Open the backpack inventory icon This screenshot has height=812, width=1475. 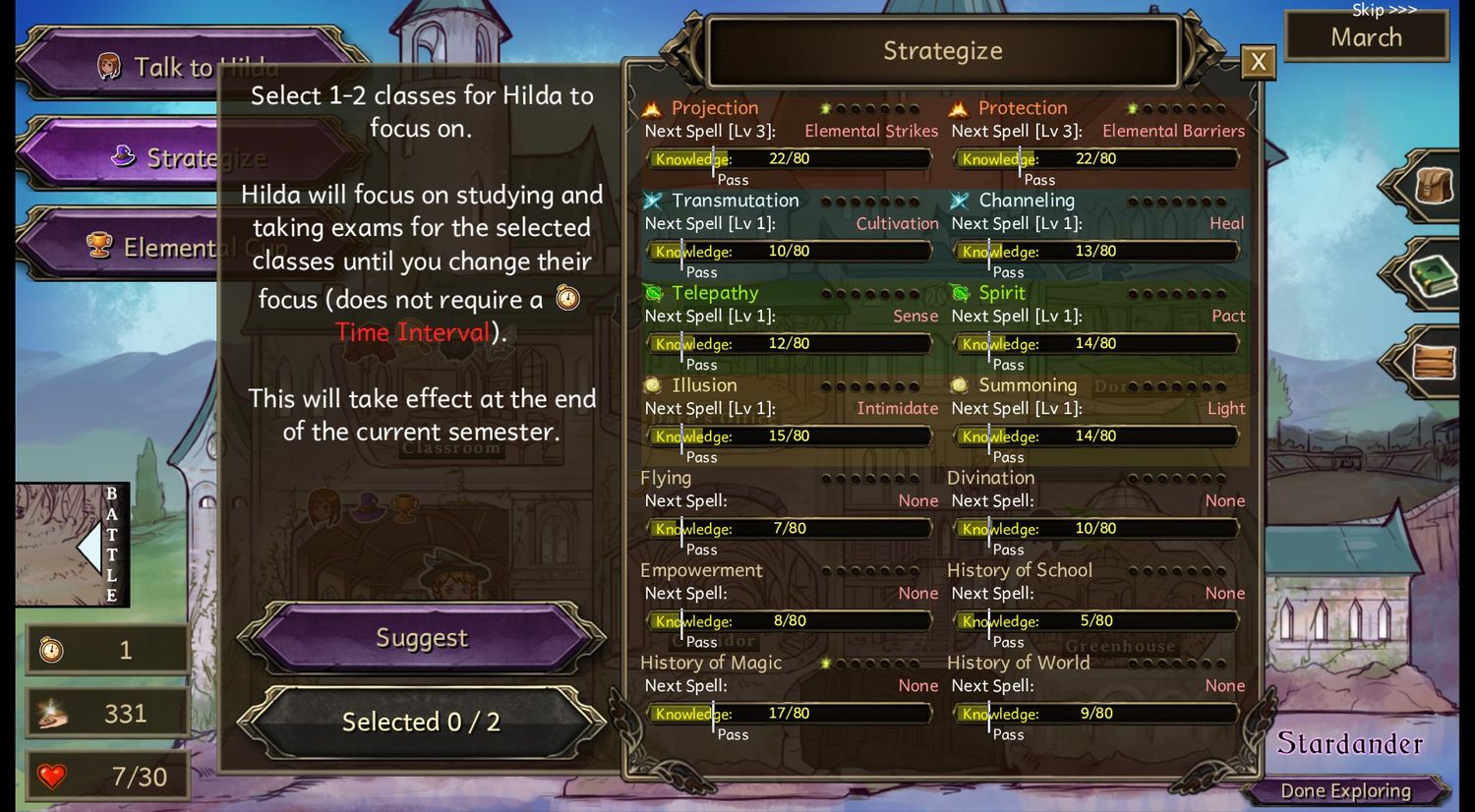[1433, 186]
